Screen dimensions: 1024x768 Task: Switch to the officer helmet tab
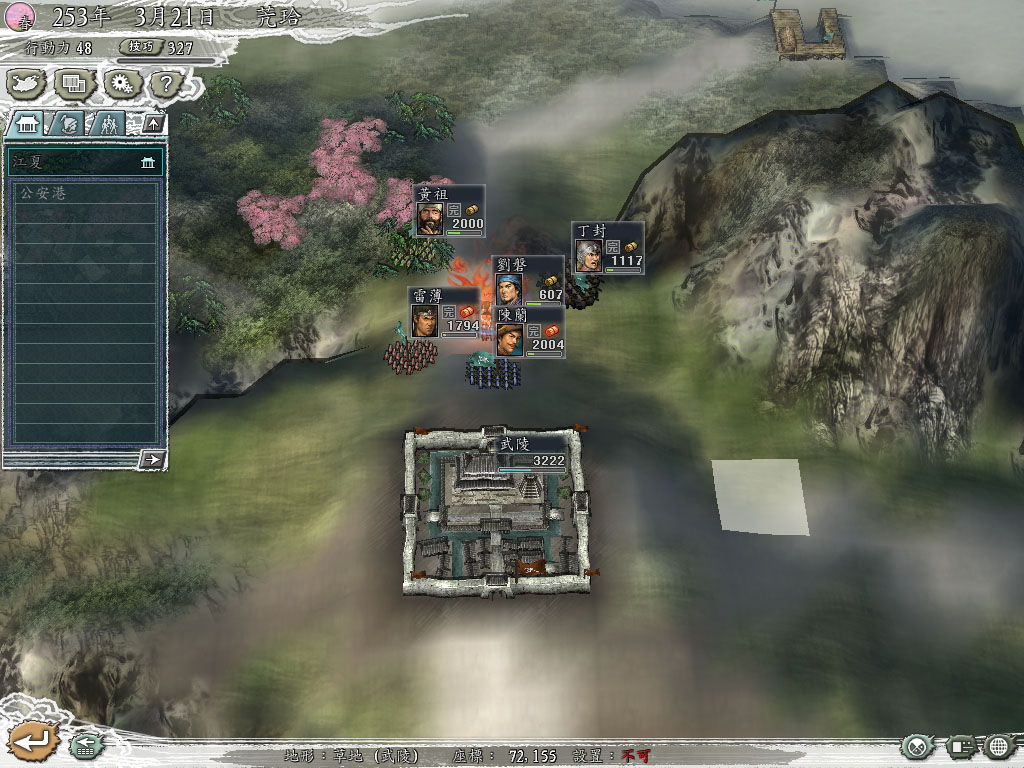click(68, 124)
